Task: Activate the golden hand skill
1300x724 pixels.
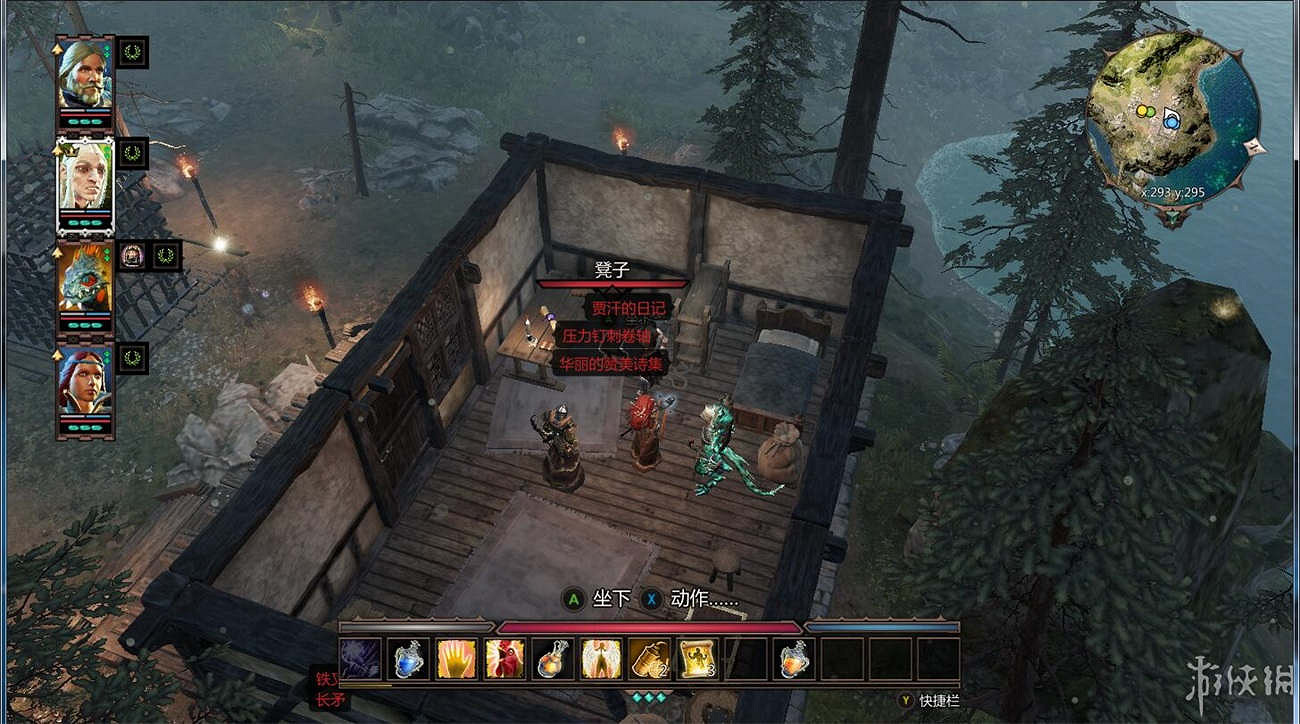Action: (456, 659)
